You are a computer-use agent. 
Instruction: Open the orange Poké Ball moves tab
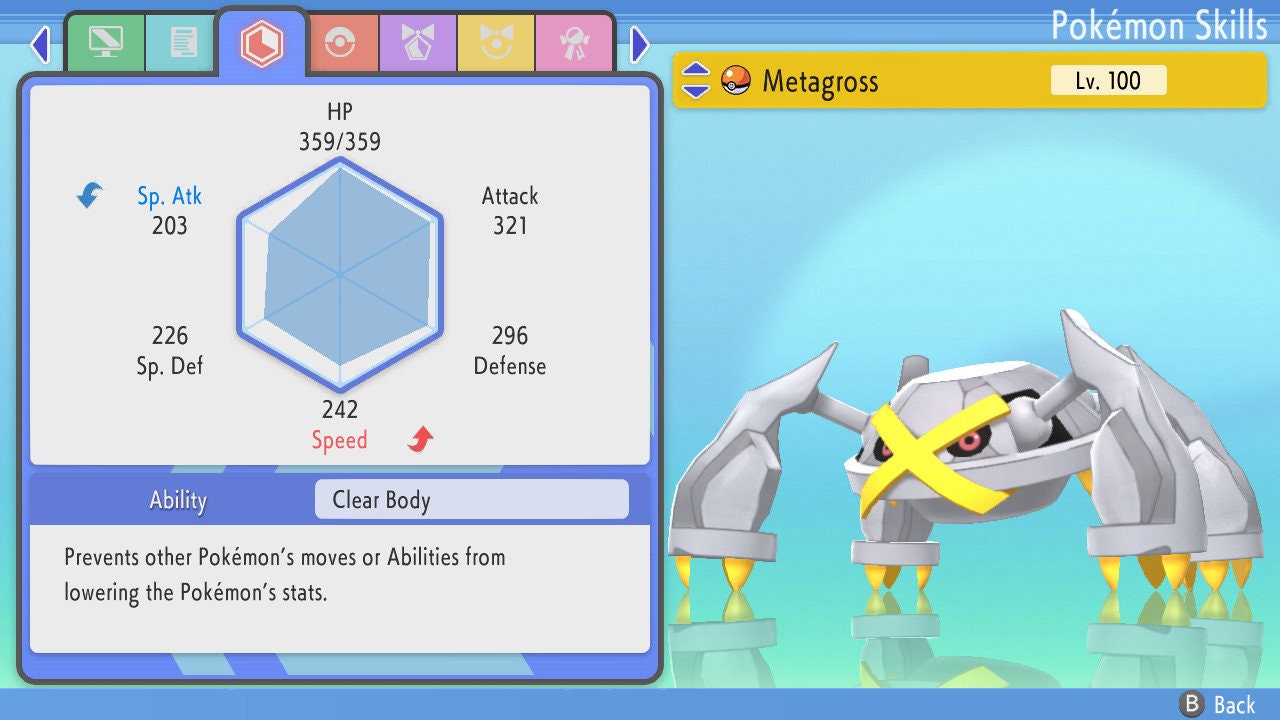pyautogui.click(x=339, y=43)
